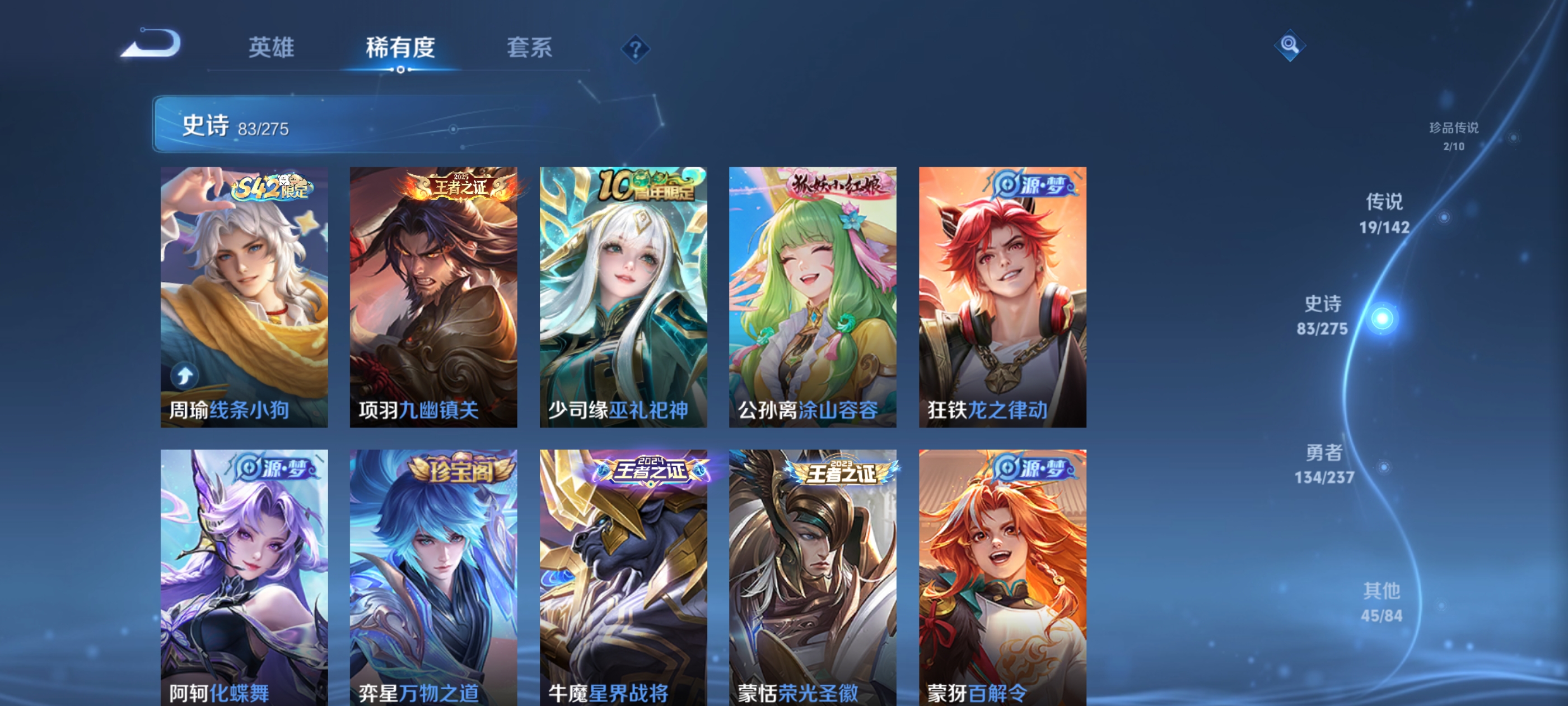This screenshot has width=1568, height=706.
Task: Open the question mark help icon
Action: point(635,50)
